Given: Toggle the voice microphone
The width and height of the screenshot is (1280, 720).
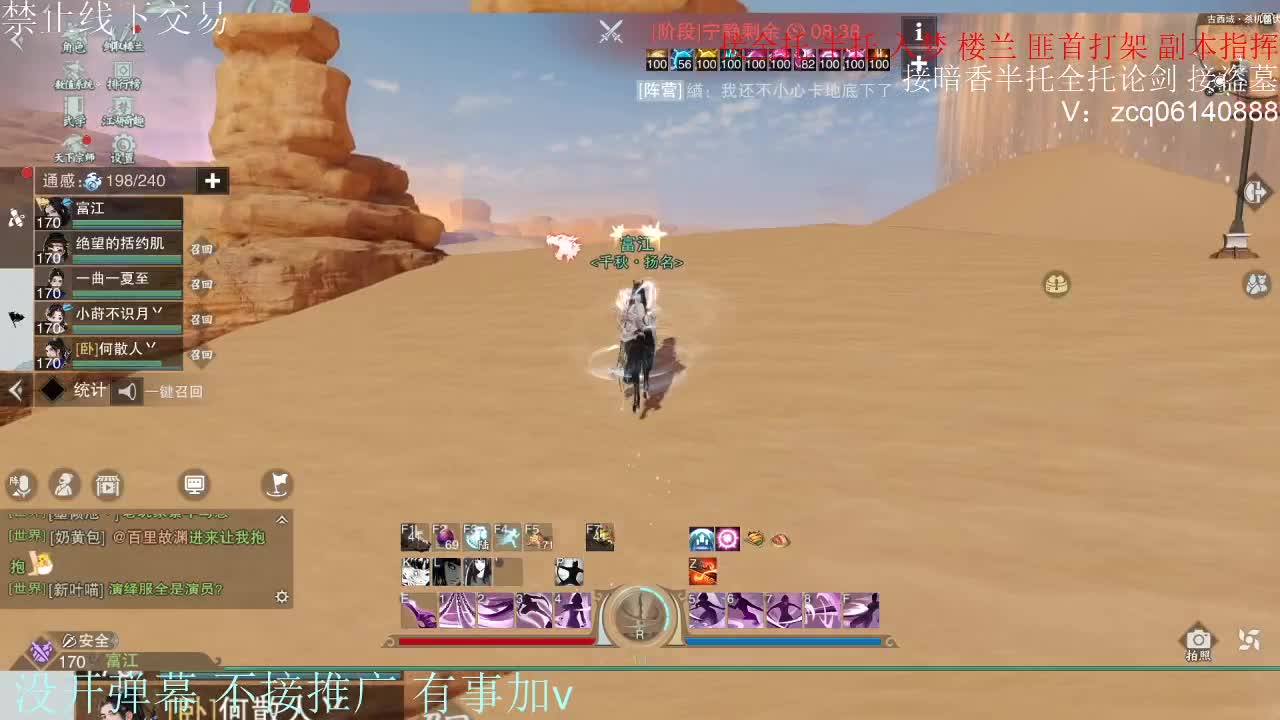Looking at the screenshot, I should [22, 485].
